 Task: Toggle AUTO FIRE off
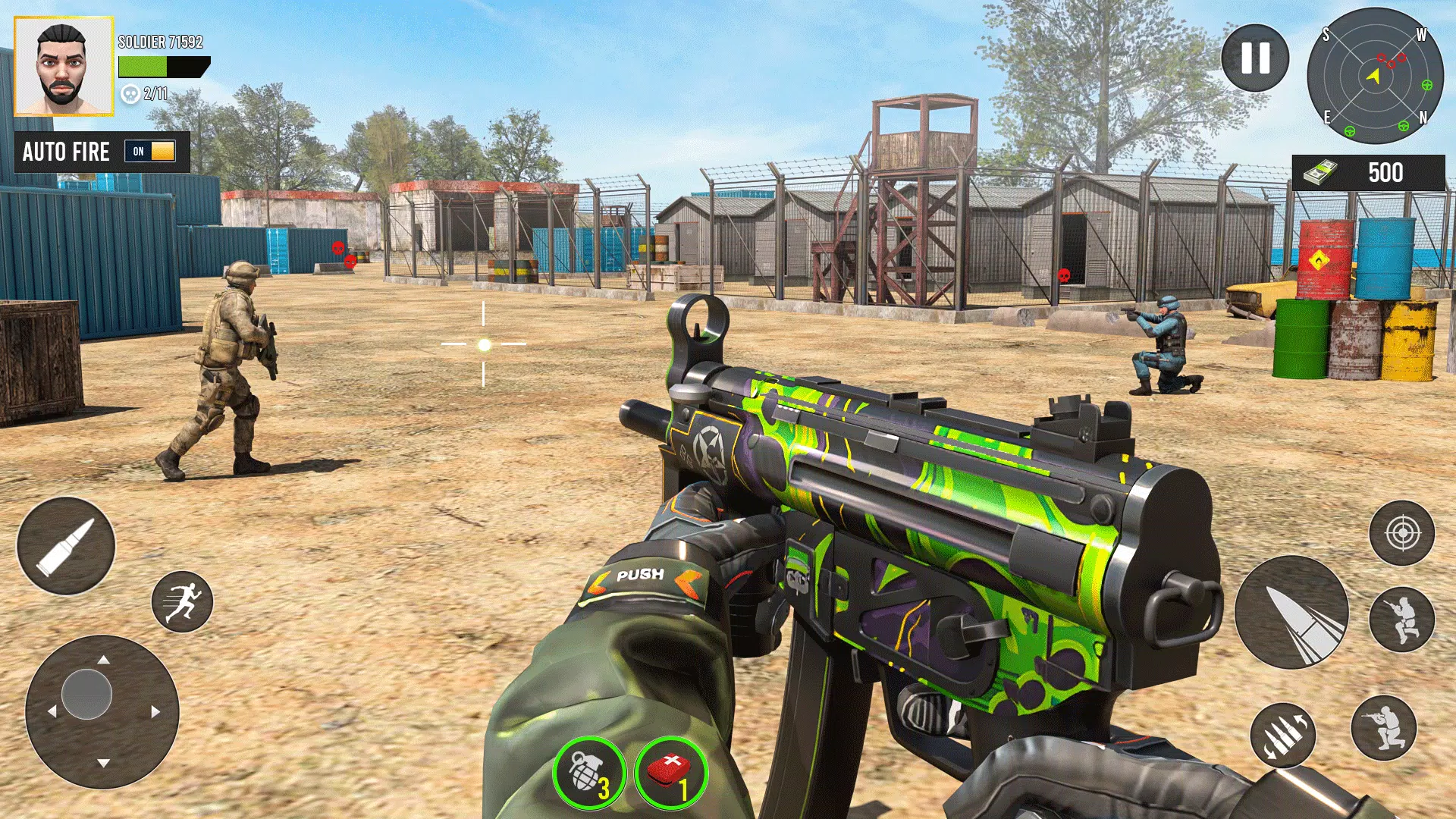click(x=151, y=151)
